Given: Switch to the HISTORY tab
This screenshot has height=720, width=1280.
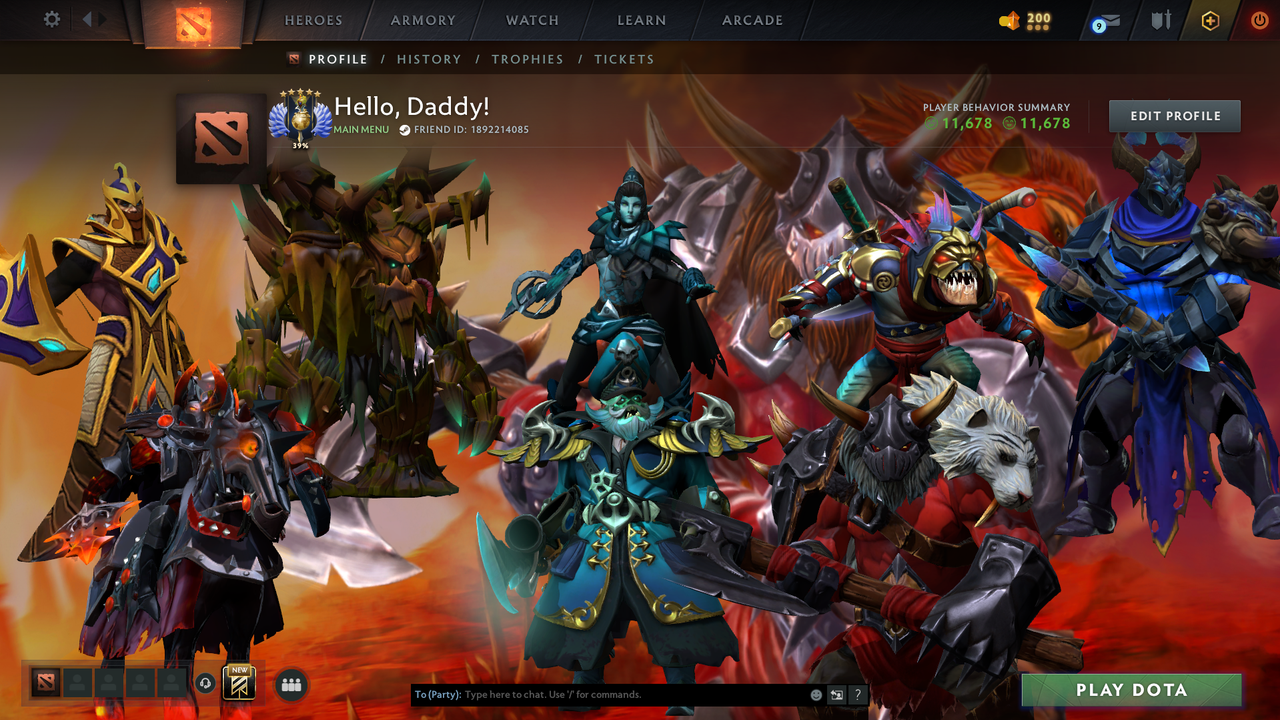Looking at the screenshot, I should click(429, 59).
